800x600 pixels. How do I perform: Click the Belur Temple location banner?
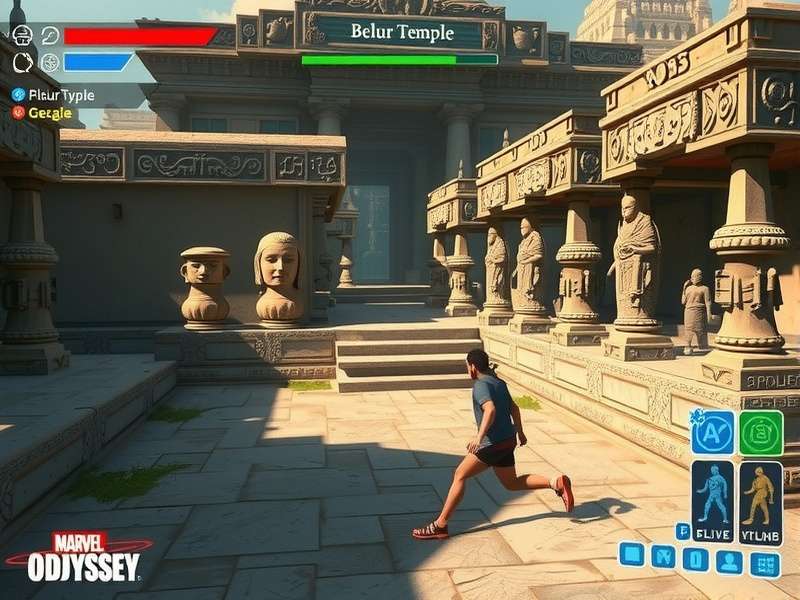401,32
